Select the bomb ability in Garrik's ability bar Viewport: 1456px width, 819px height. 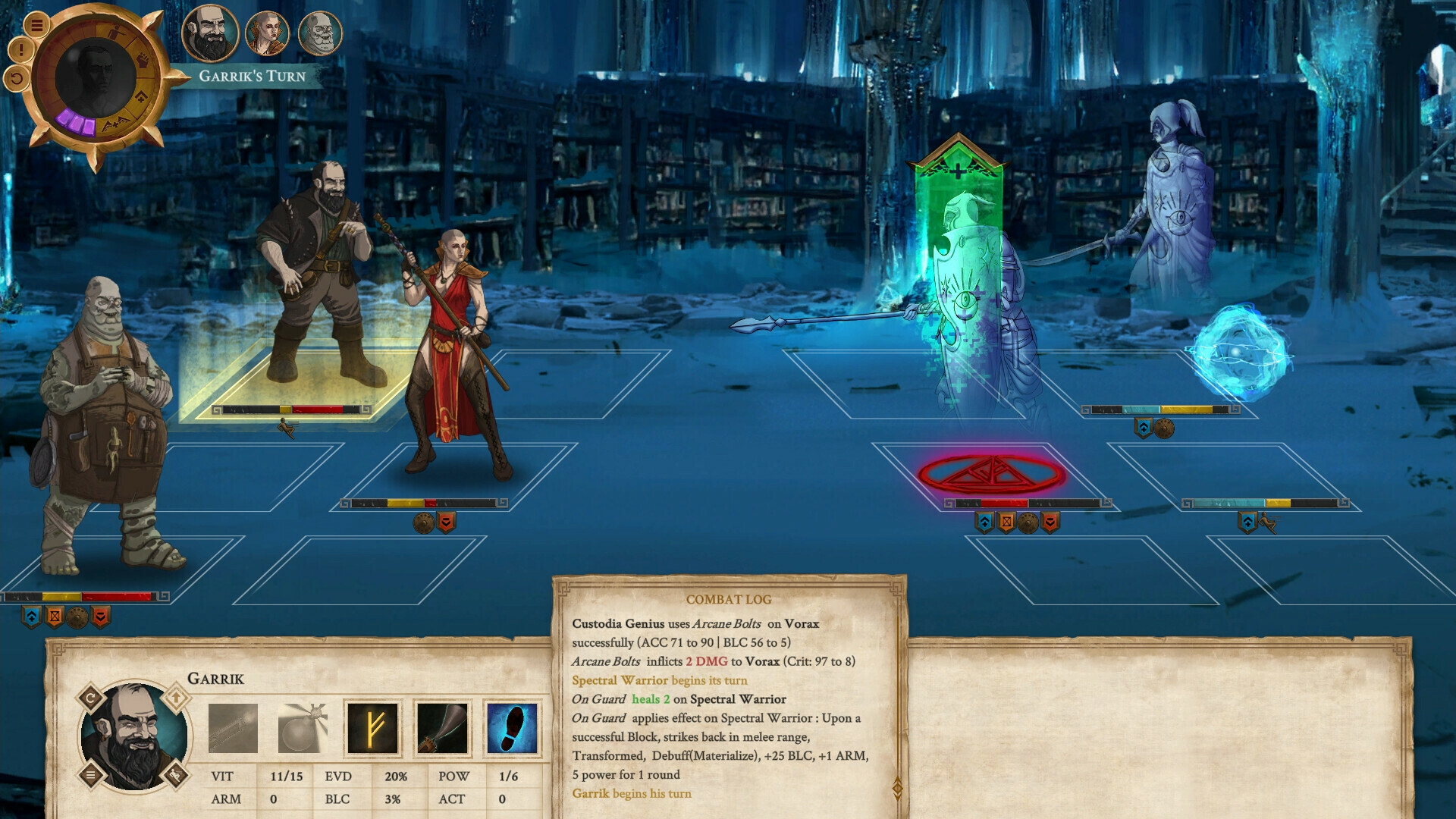coord(303,730)
